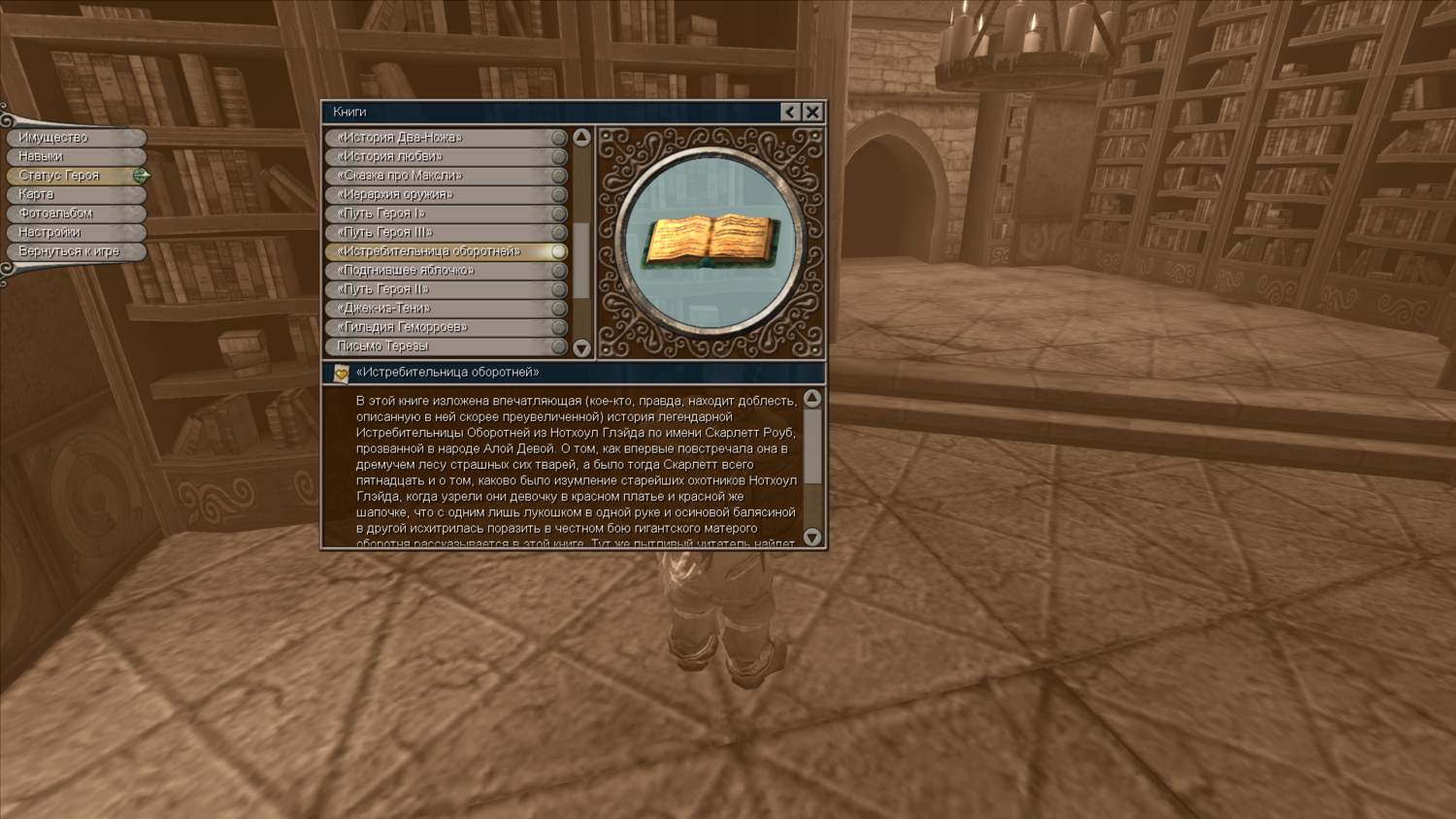Open Настройки in the side menu
The width and height of the screenshot is (1456, 819).
75,233
